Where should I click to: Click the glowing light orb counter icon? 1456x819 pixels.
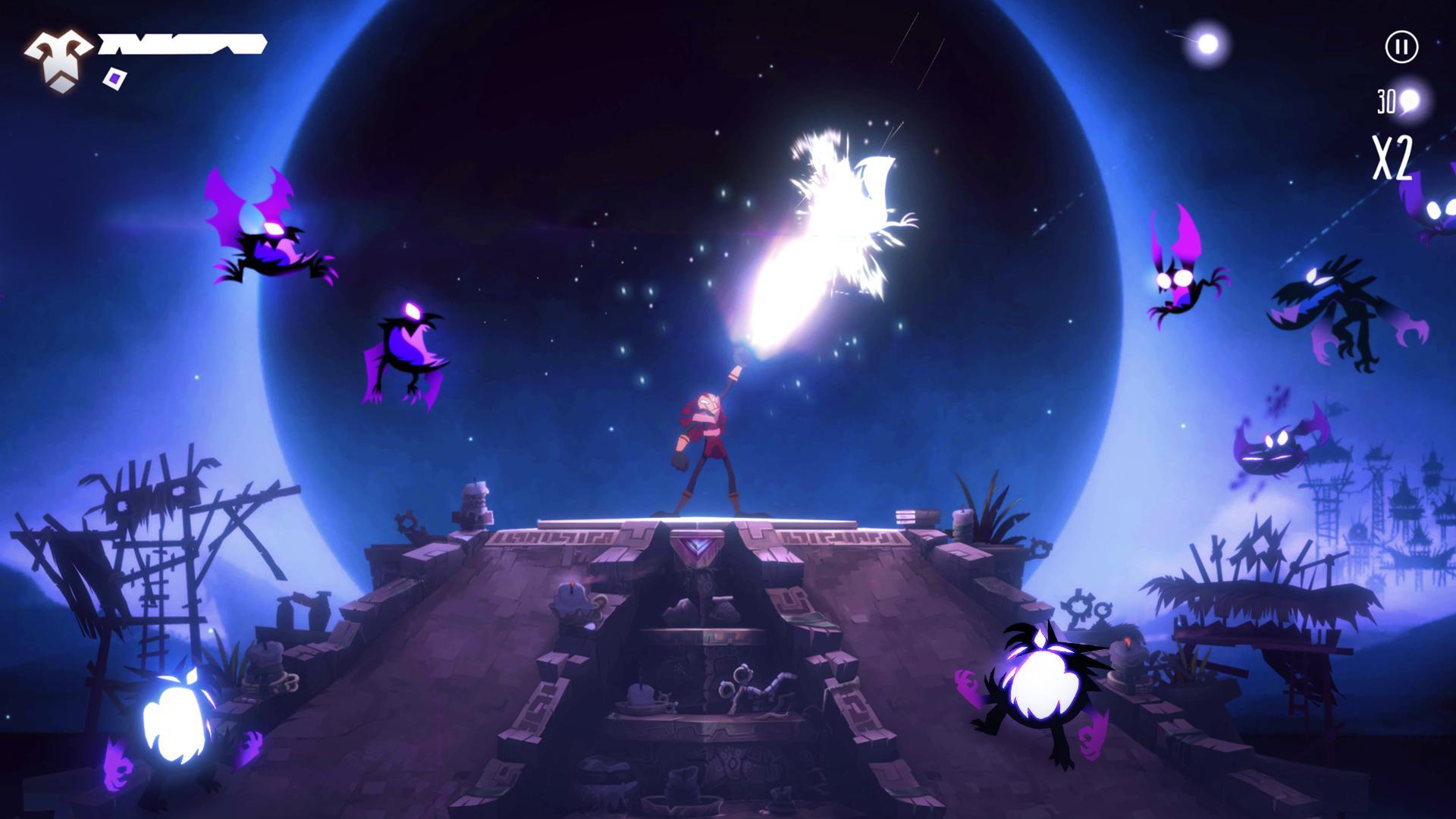click(1409, 101)
